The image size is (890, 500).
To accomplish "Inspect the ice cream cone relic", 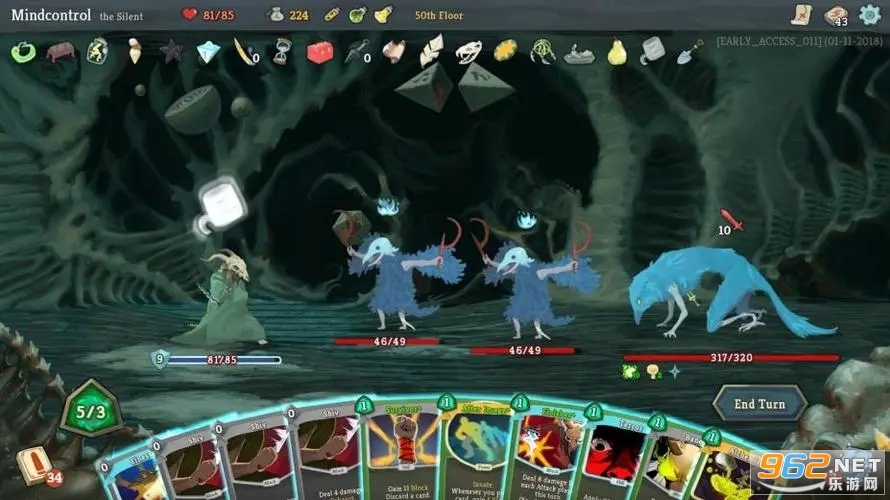I will pos(134,51).
